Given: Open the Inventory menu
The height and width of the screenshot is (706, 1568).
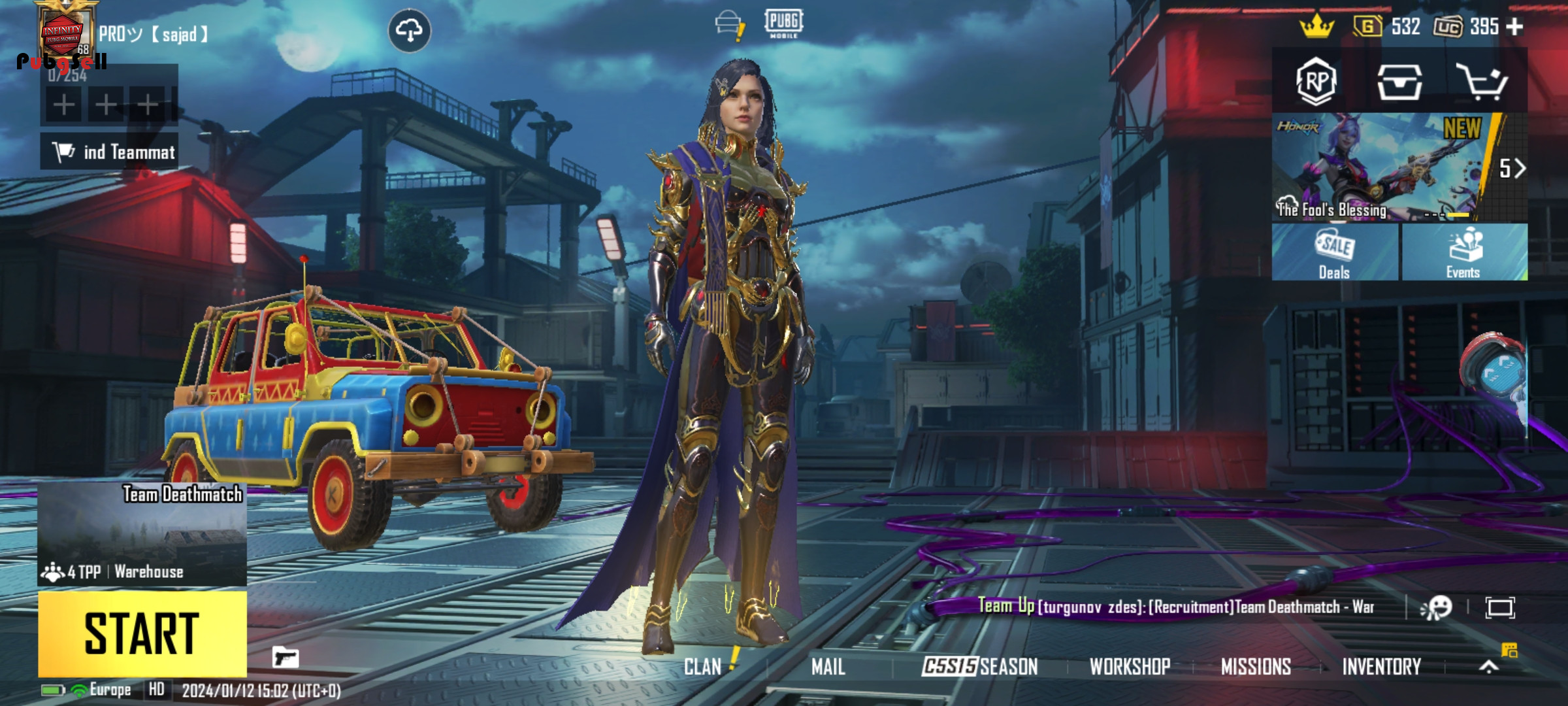Looking at the screenshot, I should (1381, 667).
